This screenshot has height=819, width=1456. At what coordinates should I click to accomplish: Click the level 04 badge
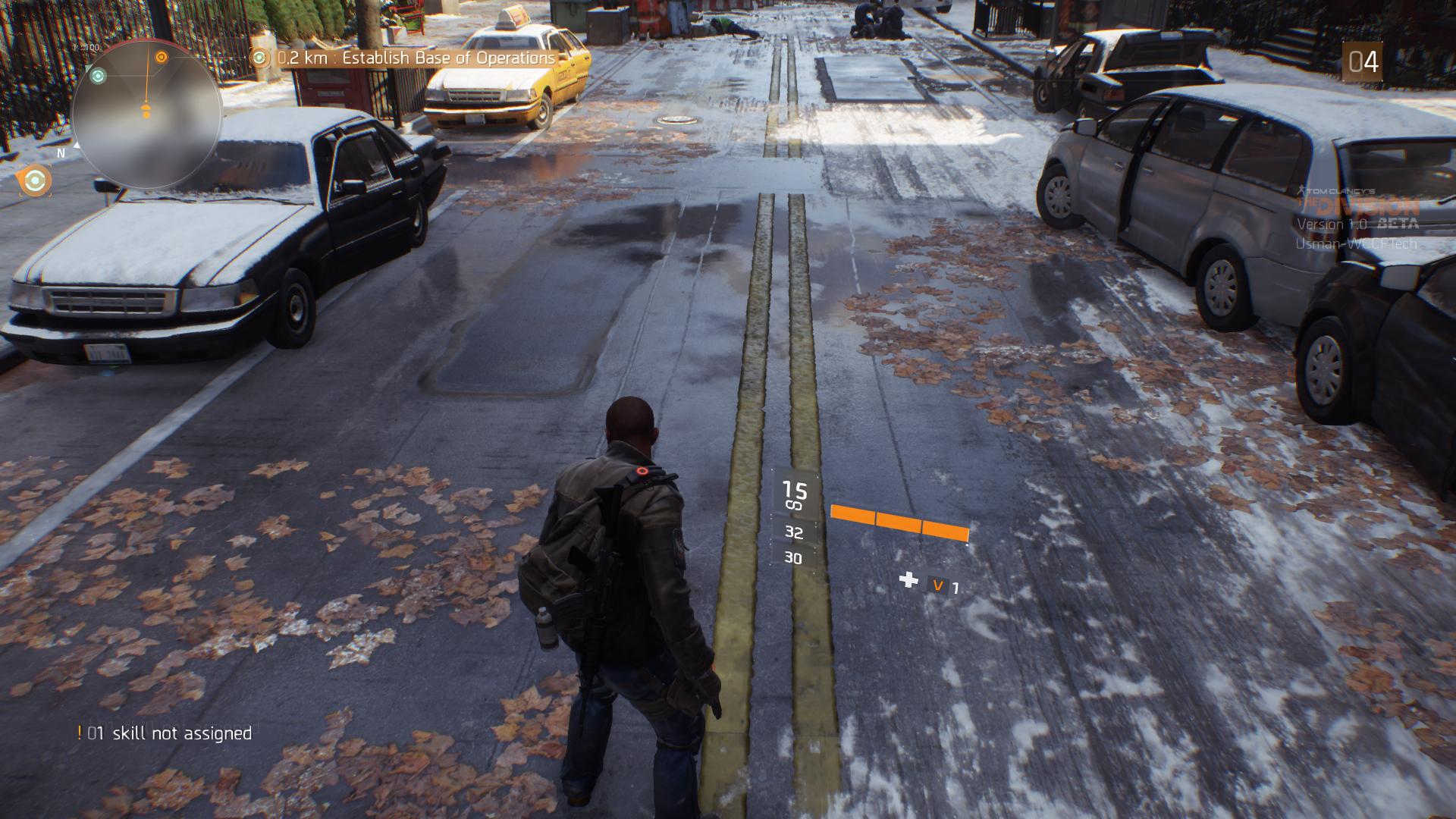1363,62
